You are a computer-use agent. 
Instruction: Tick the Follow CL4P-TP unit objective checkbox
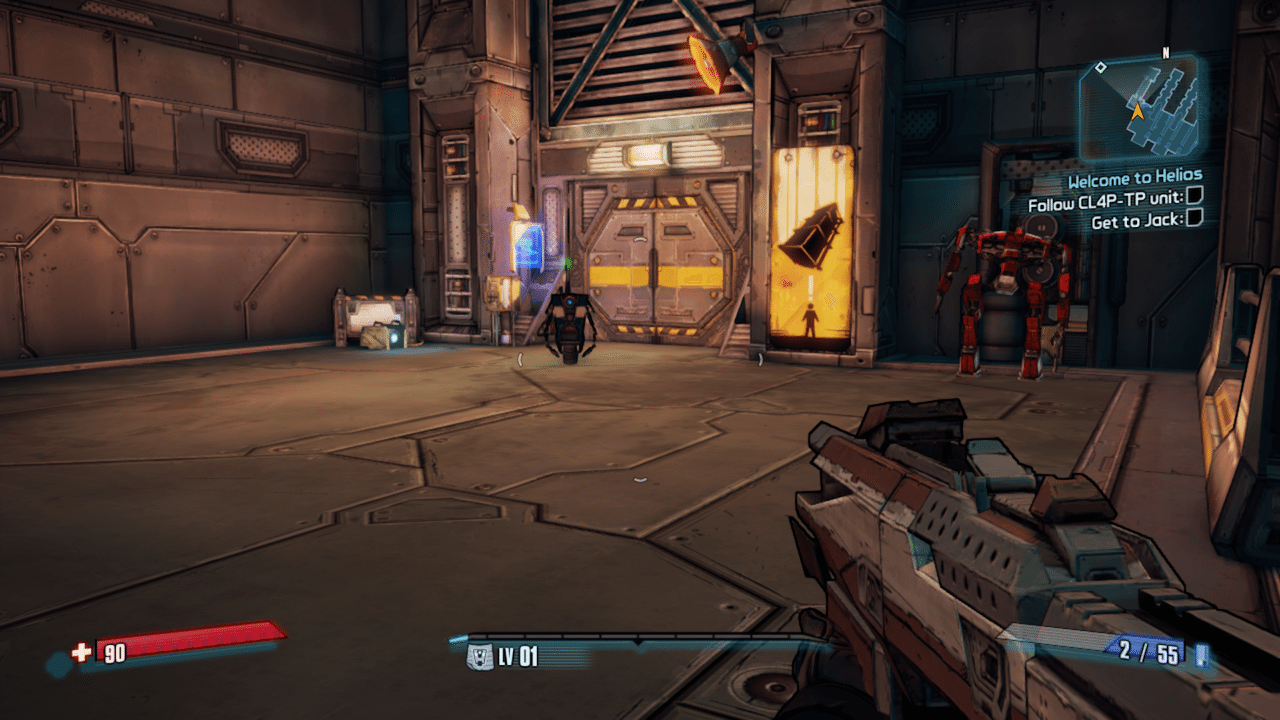click(1195, 202)
